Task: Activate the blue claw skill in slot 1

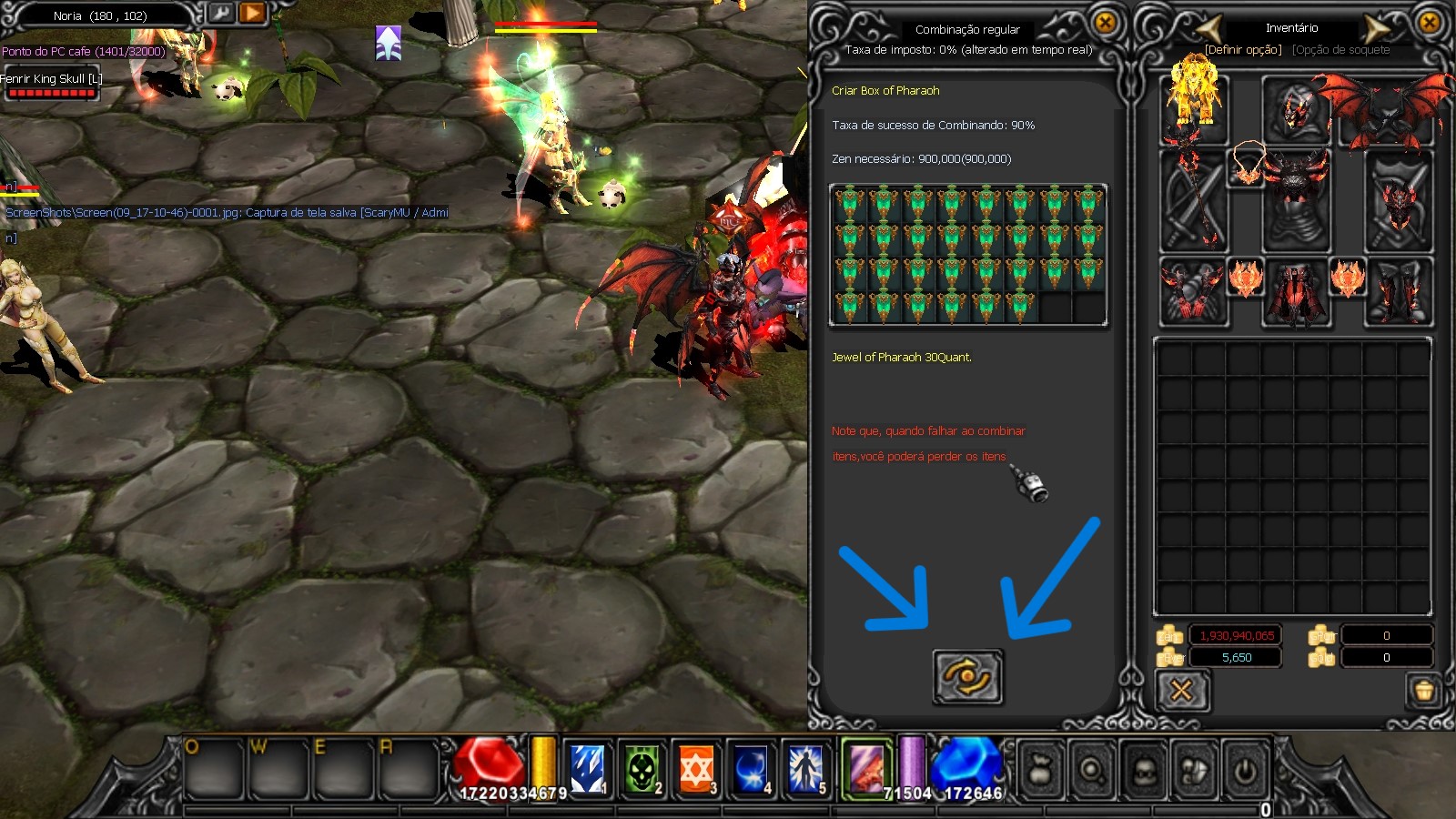Action: coord(587,769)
